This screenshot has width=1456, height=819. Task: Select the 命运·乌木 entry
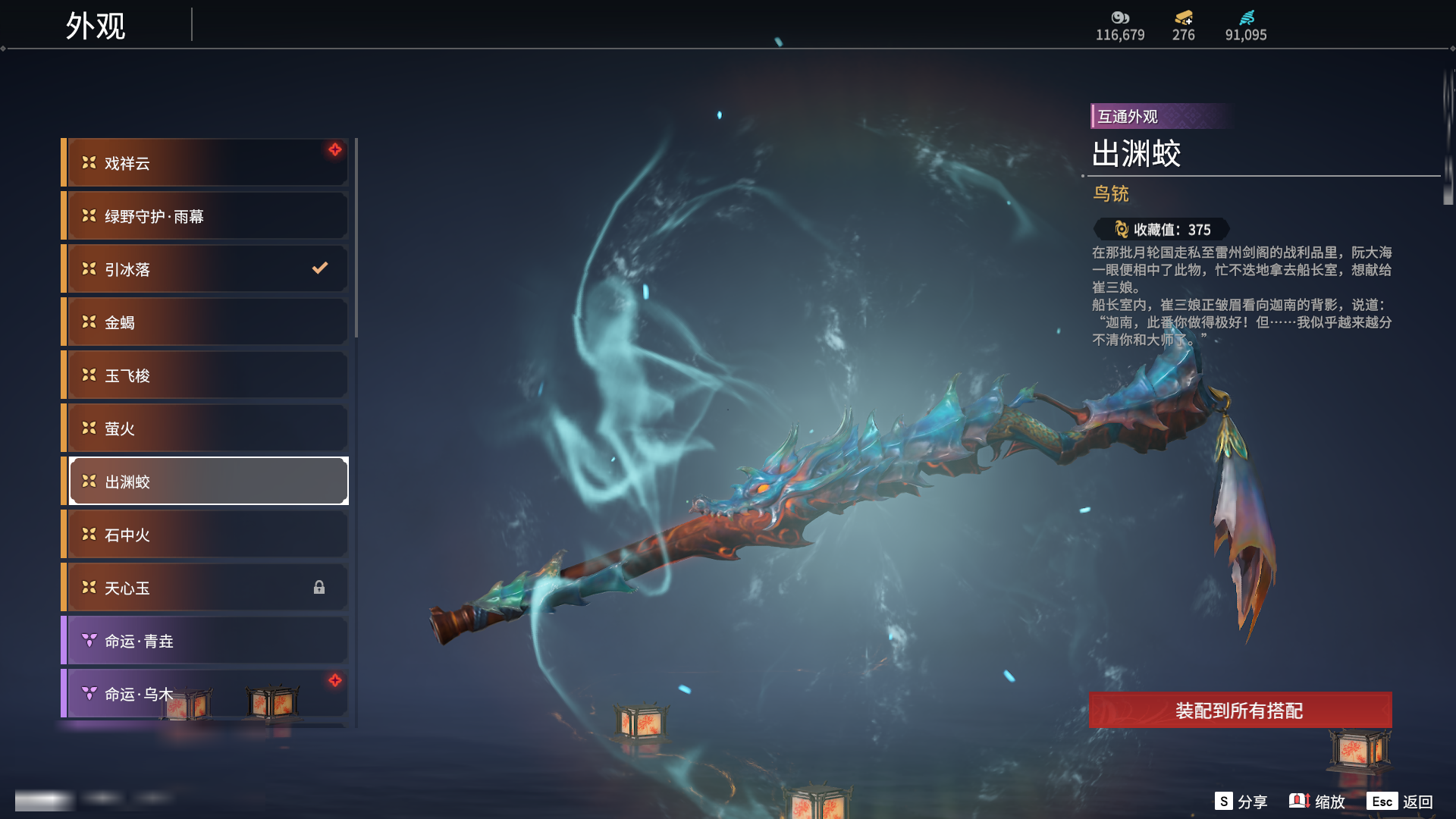pos(206,694)
